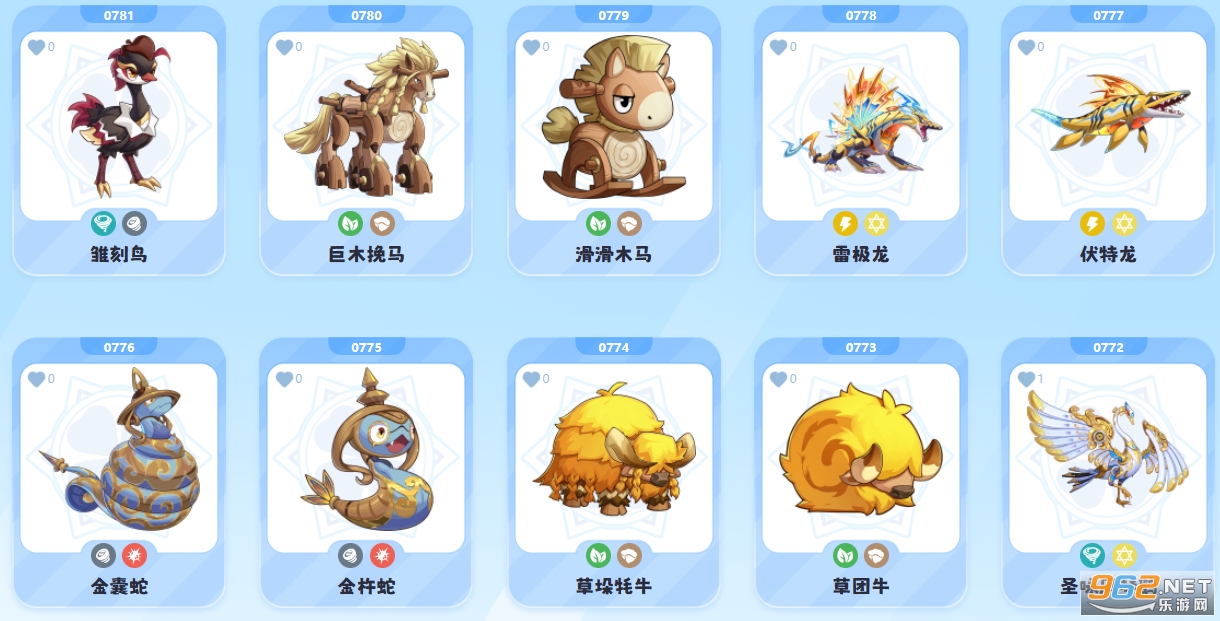Image resolution: width=1220 pixels, height=621 pixels.
Task: Click the red burst type icon under 金囊蛇
Action: [x=134, y=555]
